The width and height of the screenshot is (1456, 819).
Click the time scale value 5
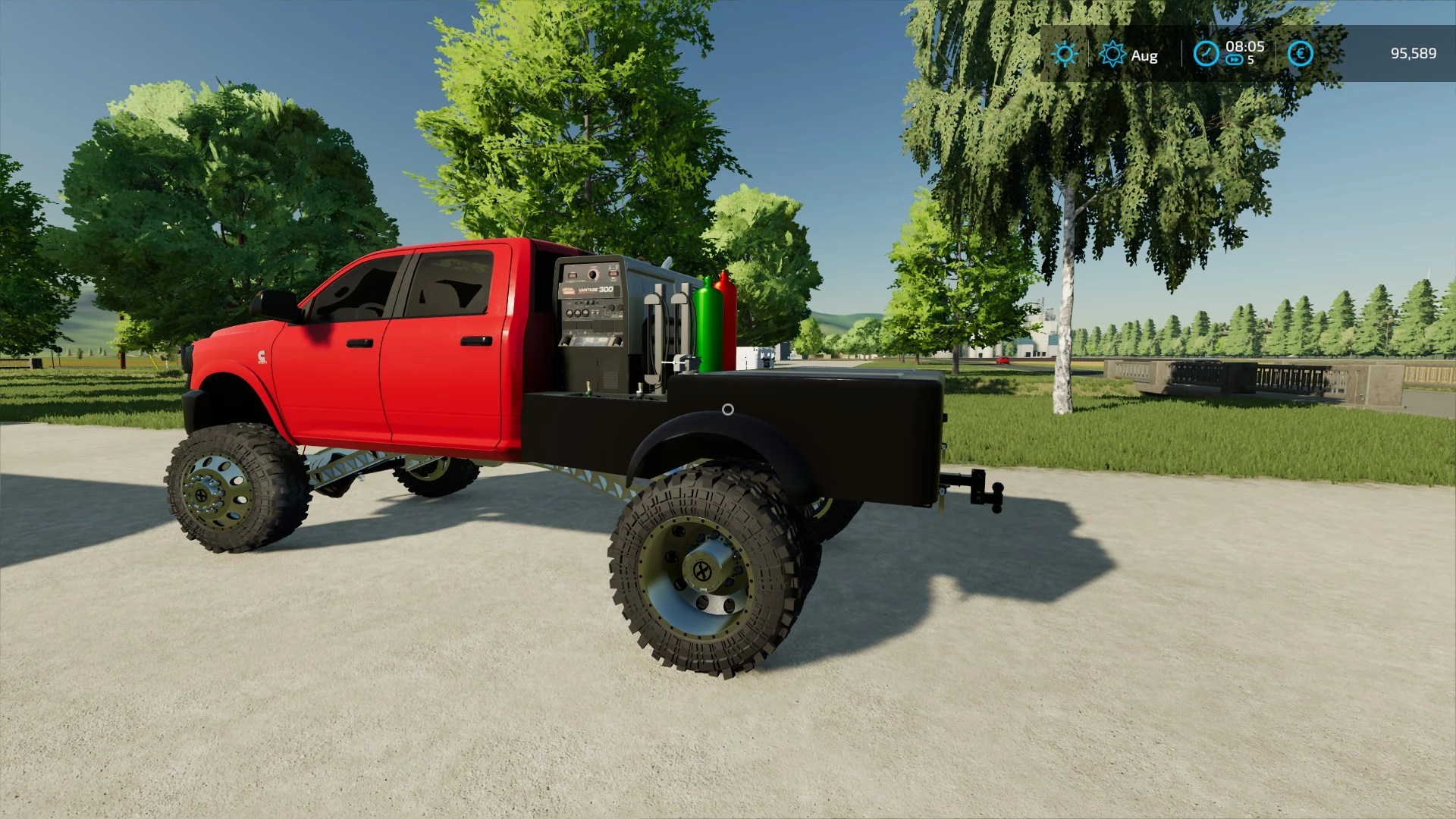[1250, 61]
